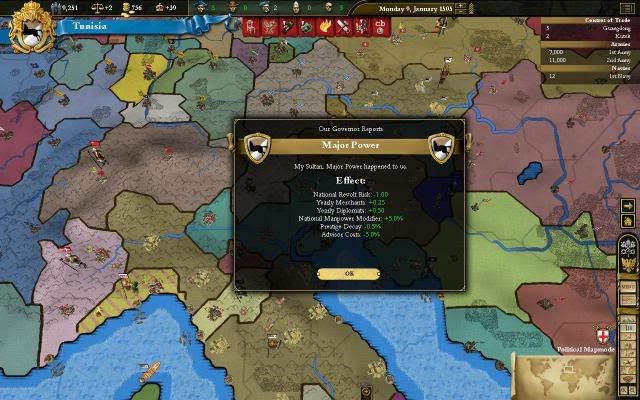Click the gold arrow button on right sidebar
640x400 pixels.
pos(627,206)
